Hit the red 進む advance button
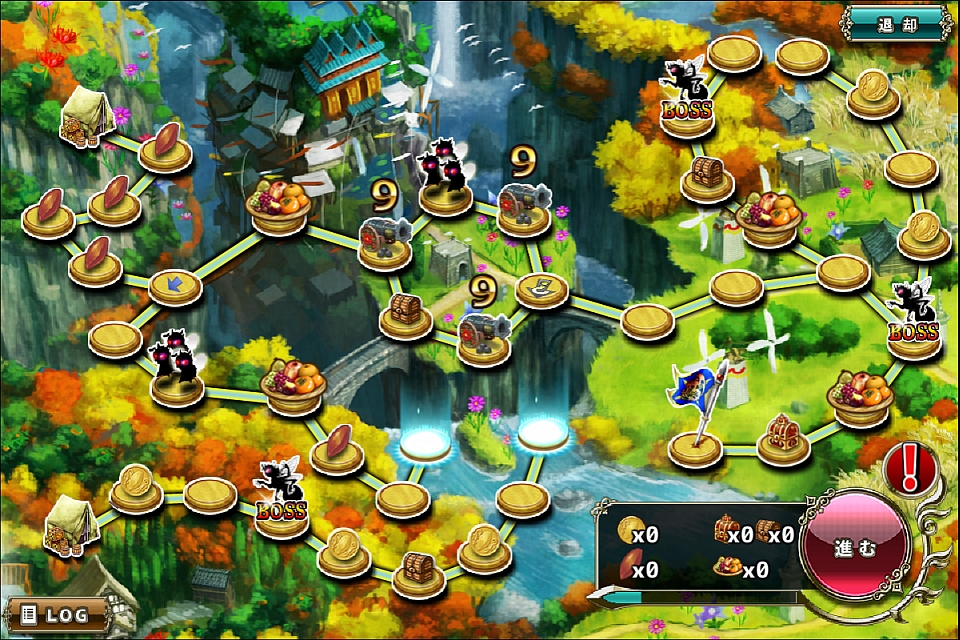 [855, 548]
